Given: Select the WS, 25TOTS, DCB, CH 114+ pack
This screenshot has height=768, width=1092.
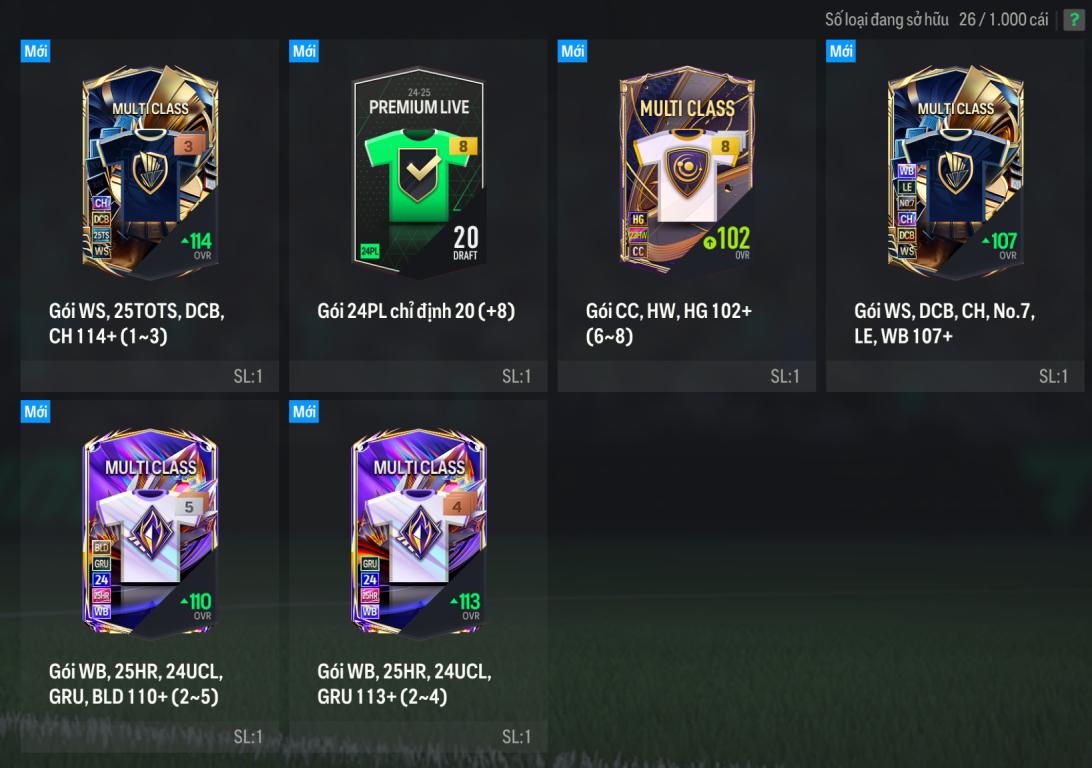Looking at the screenshot, I should pos(149,172).
